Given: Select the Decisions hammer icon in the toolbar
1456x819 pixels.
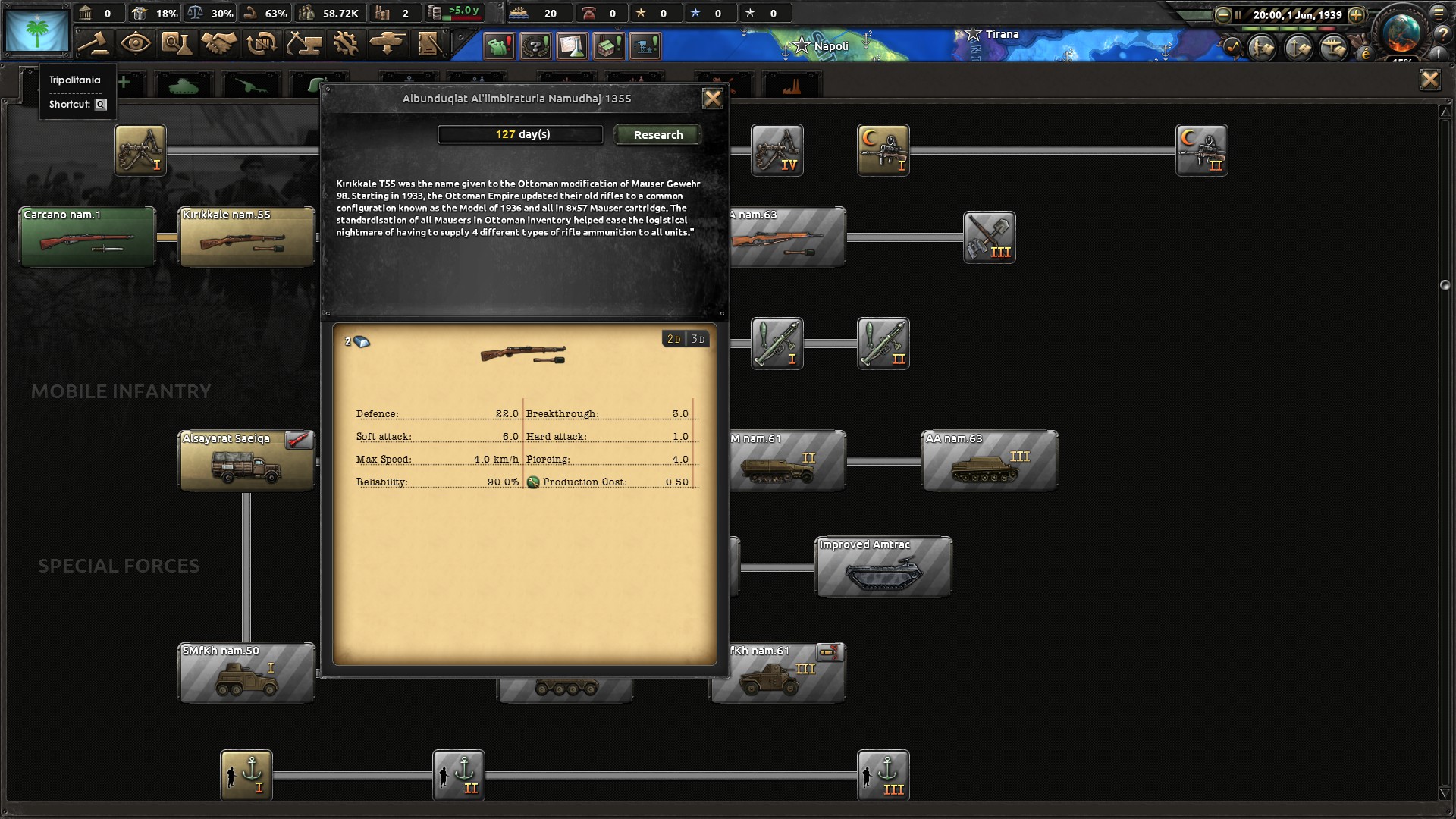Looking at the screenshot, I should (x=93, y=45).
